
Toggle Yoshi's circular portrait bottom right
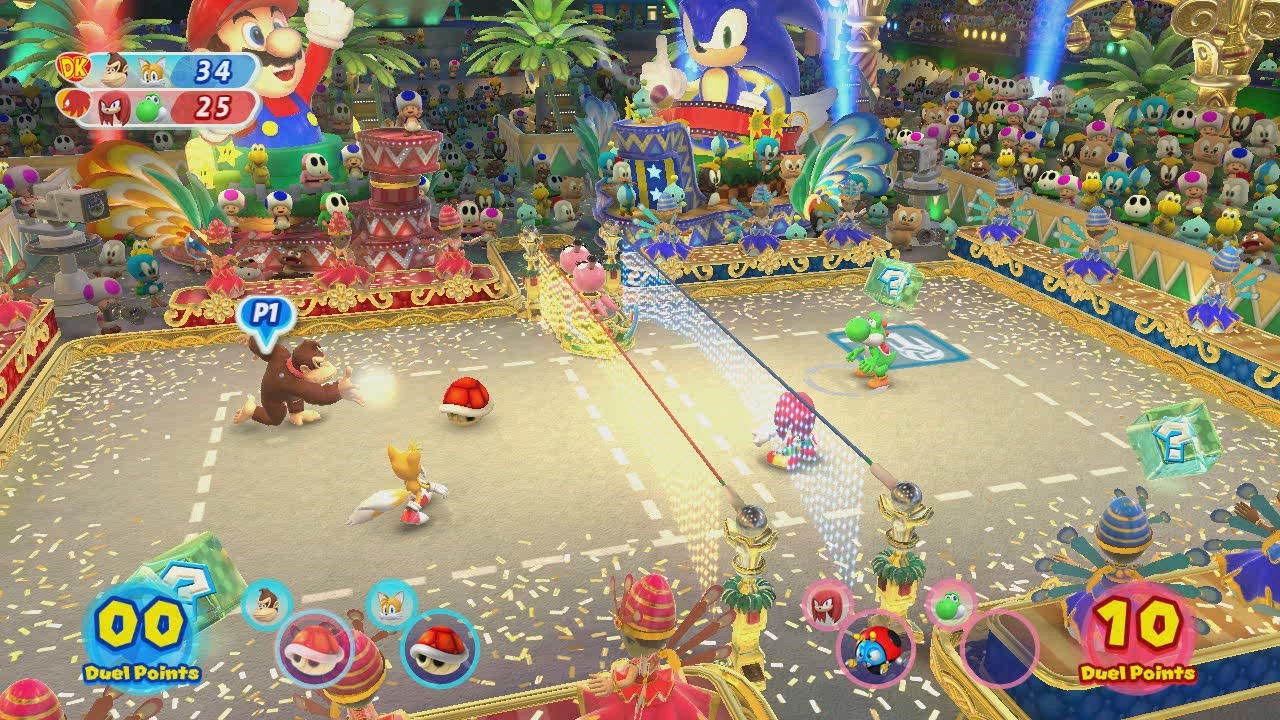tap(948, 607)
